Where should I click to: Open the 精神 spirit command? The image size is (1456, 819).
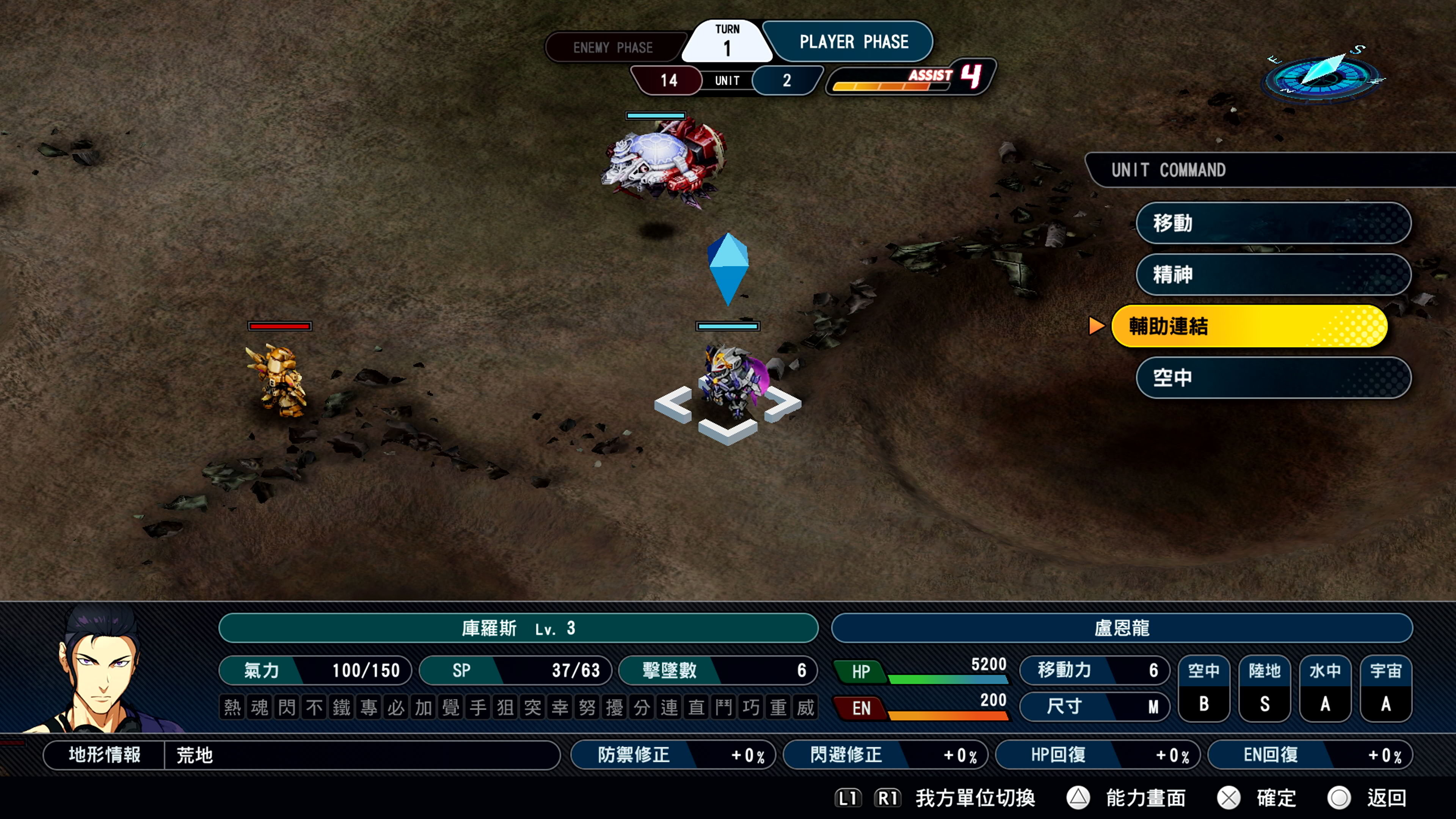click(1273, 275)
